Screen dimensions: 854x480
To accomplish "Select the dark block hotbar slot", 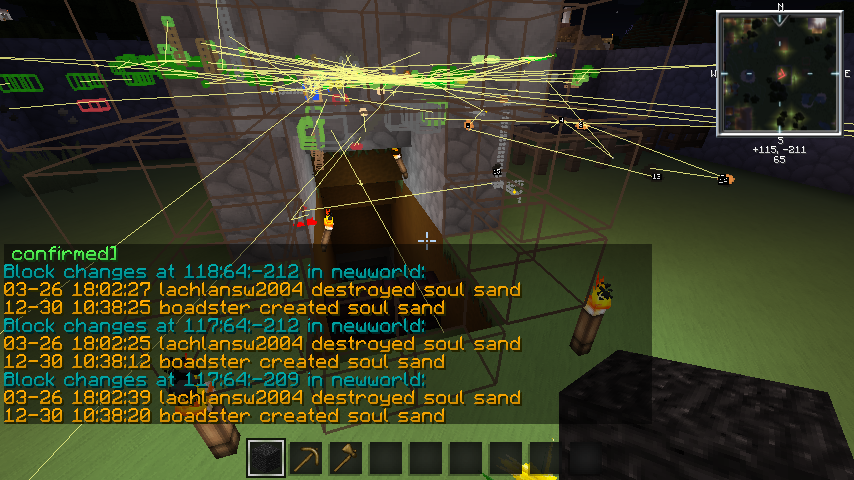I will [x=266, y=459].
